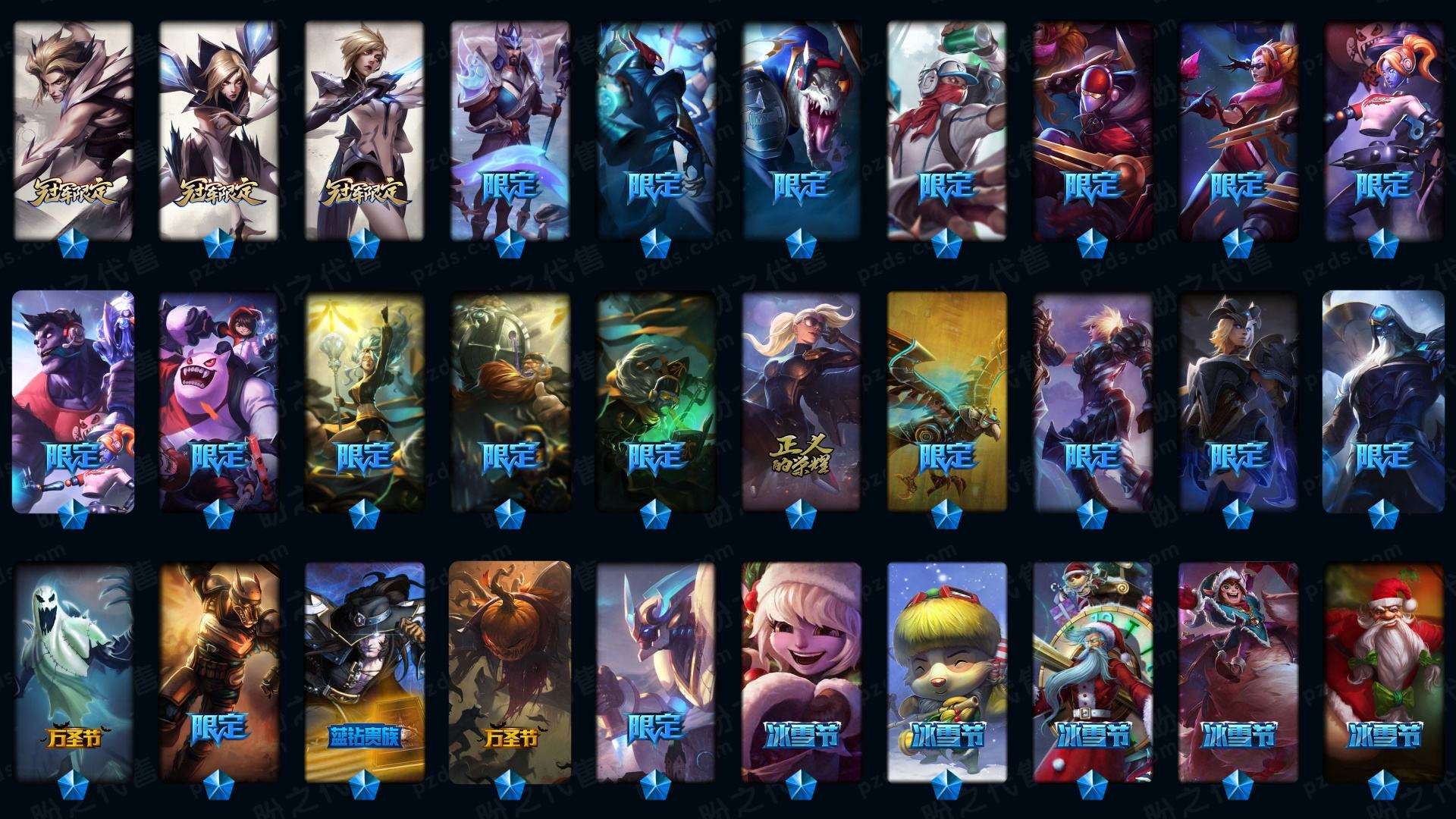Select the Teemo yellow winter hat card
Image resolution: width=1456 pixels, height=819 pixels.
pos(946,671)
